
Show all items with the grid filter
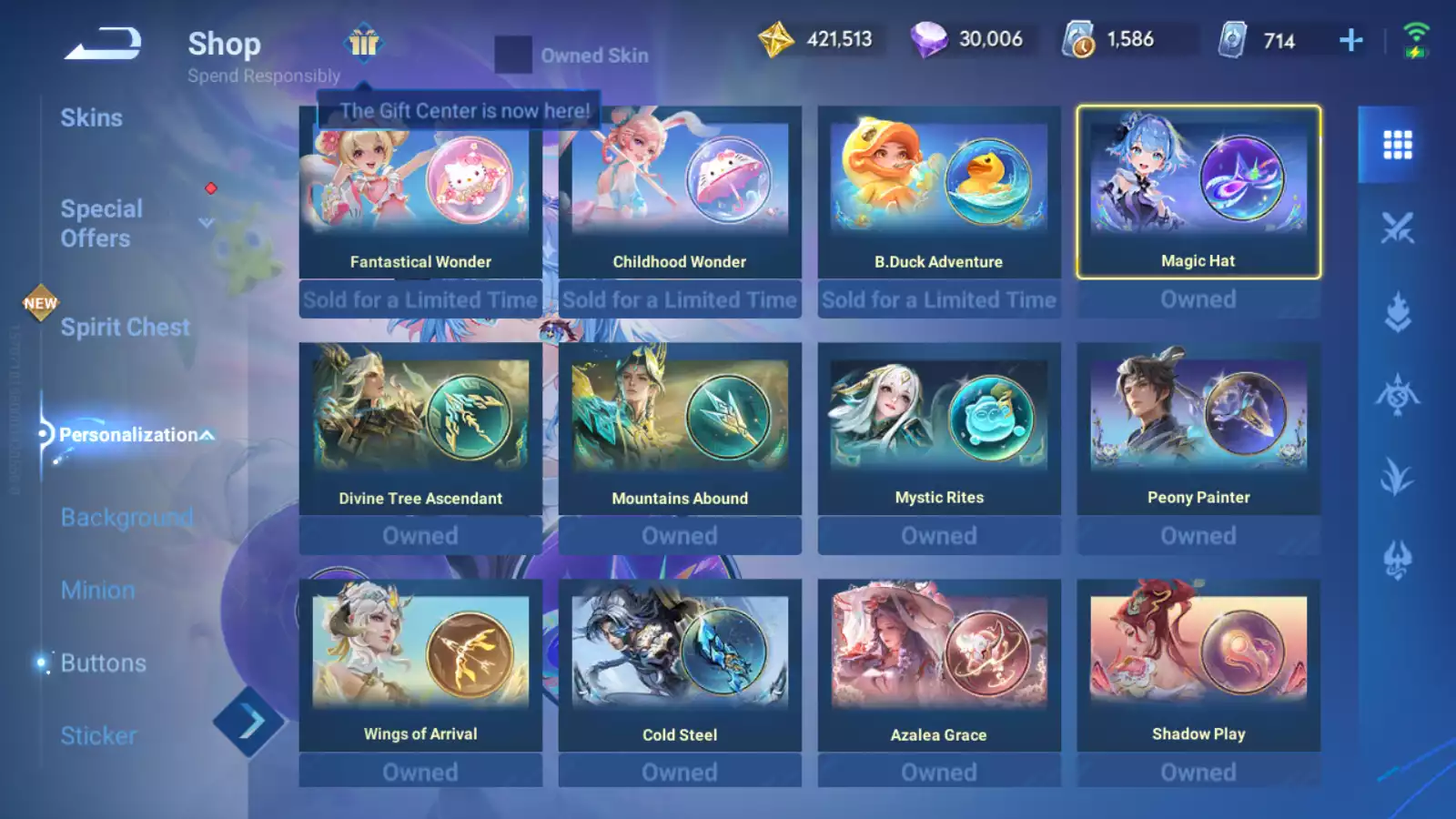pos(1397,145)
